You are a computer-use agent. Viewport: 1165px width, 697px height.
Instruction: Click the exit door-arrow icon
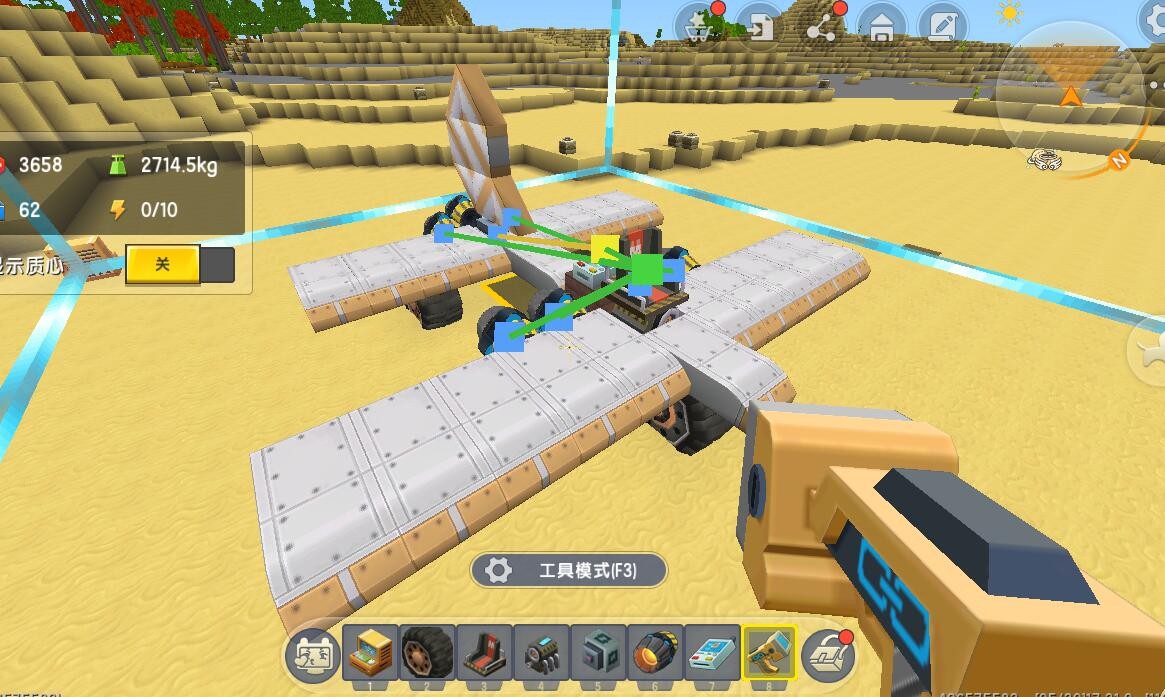pos(761,27)
